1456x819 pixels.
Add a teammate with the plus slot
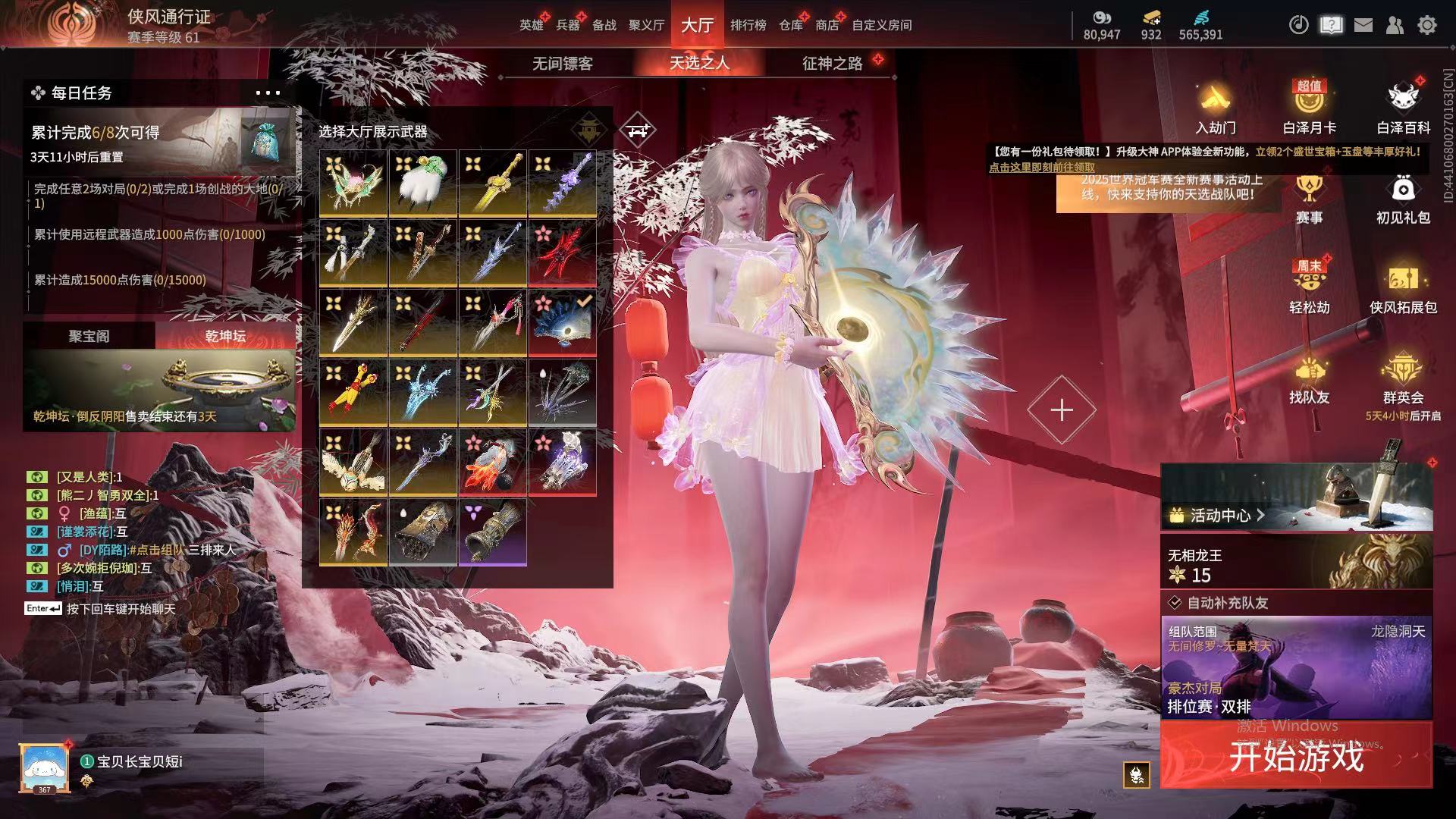pyautogui.click(x=1061, y=410)
